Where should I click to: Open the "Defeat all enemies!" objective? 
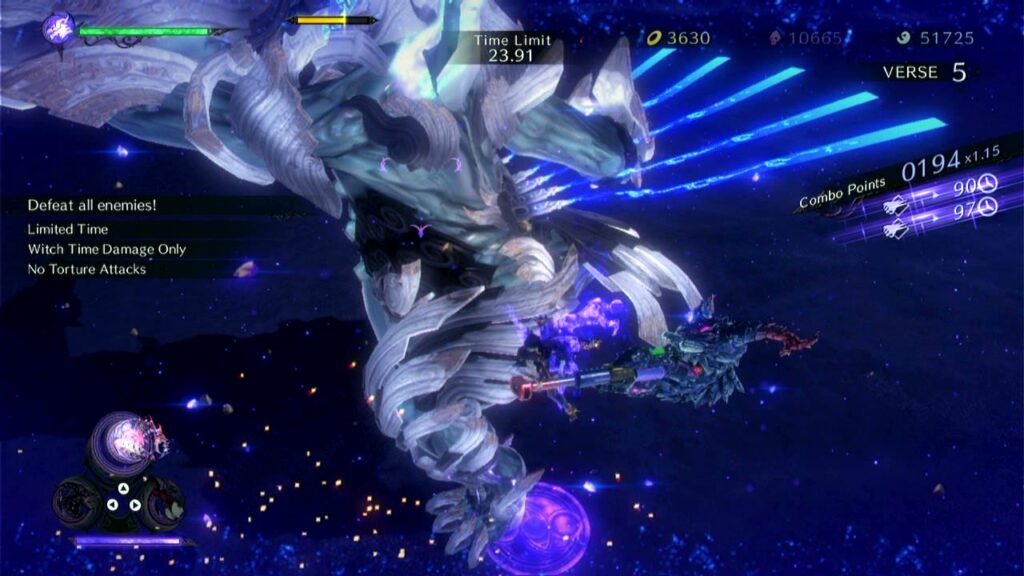93,205
